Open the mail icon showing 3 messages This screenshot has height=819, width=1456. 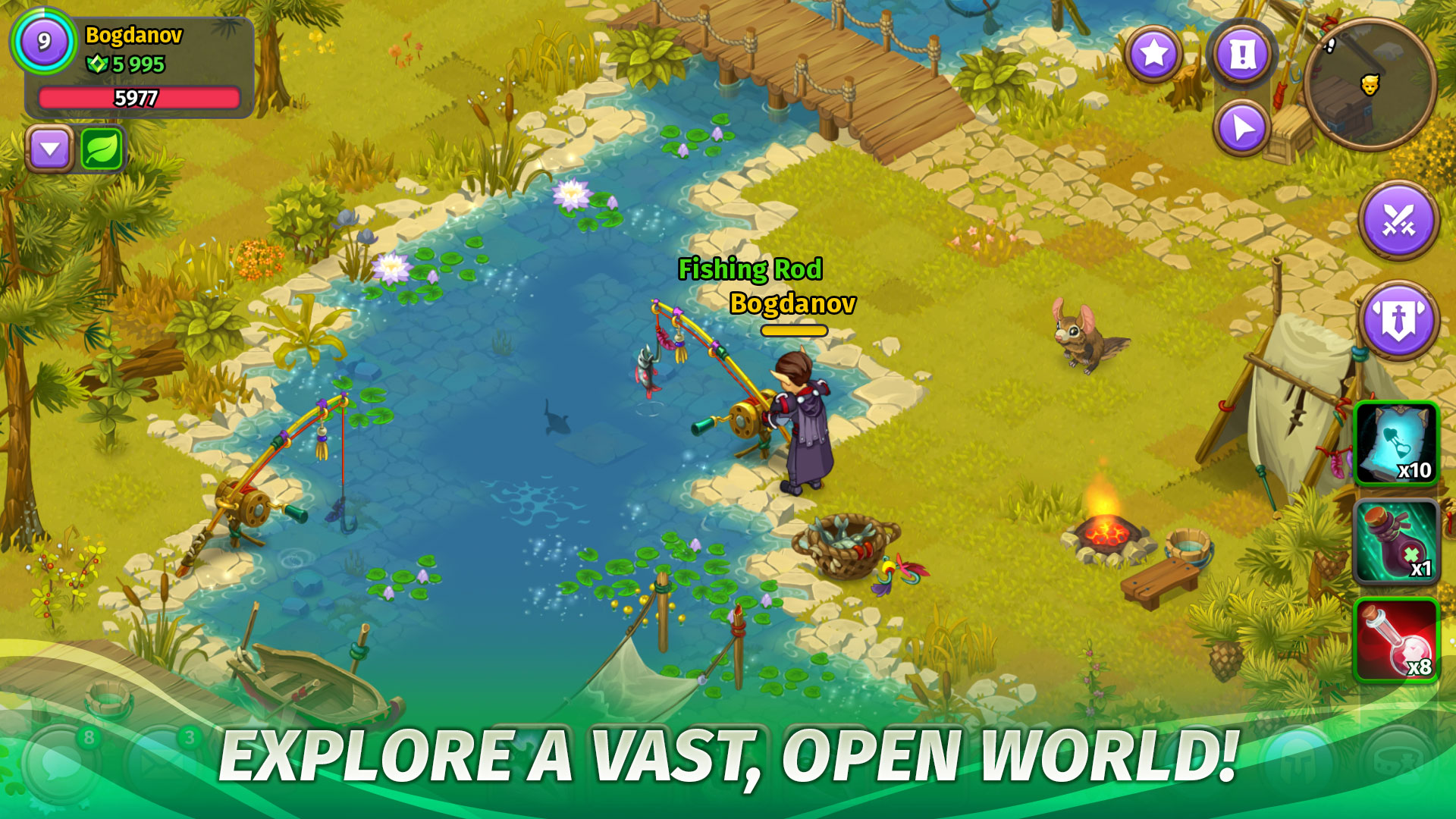(153, 764)
